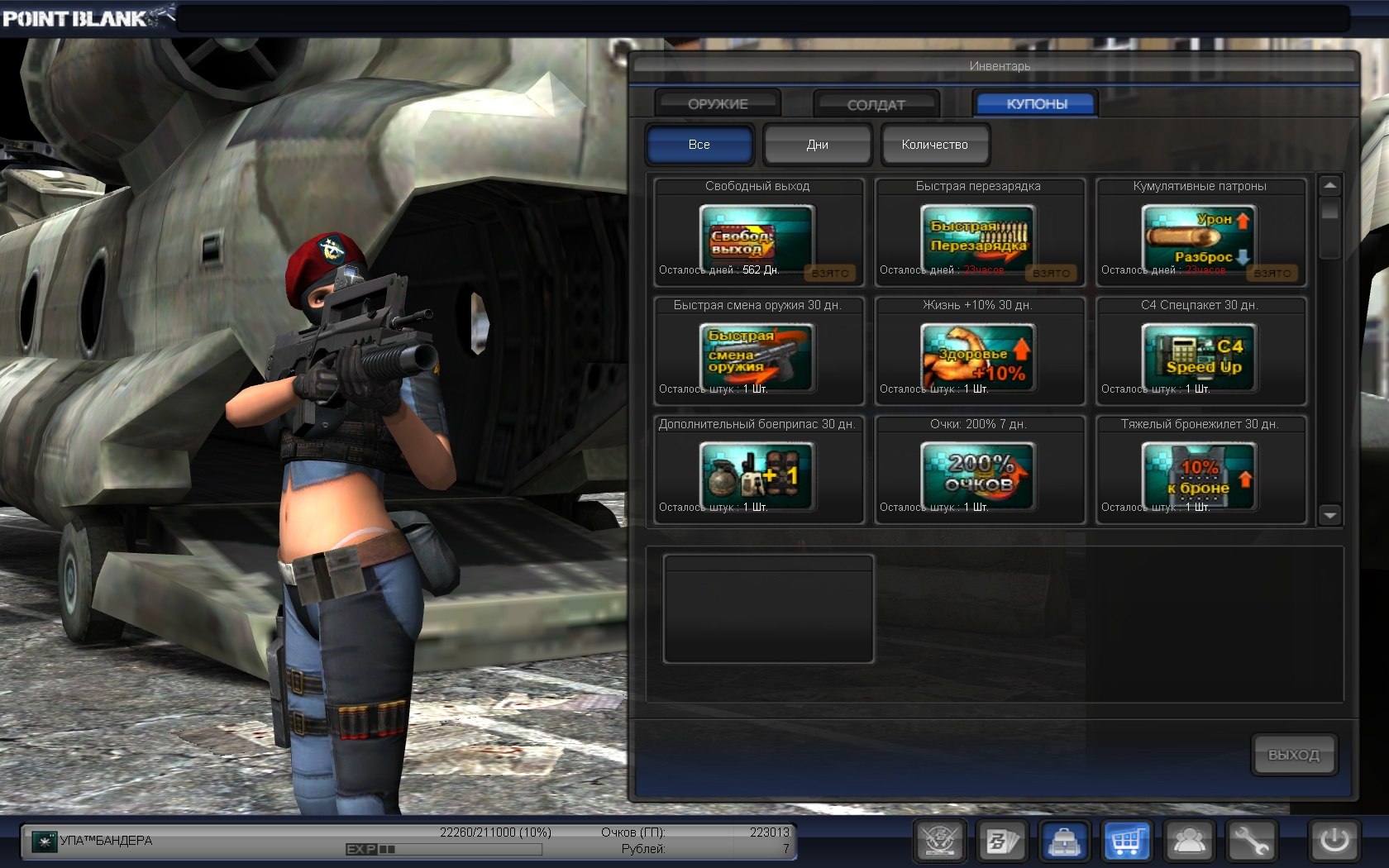Open the wrench settings icon

point(1252,842)
